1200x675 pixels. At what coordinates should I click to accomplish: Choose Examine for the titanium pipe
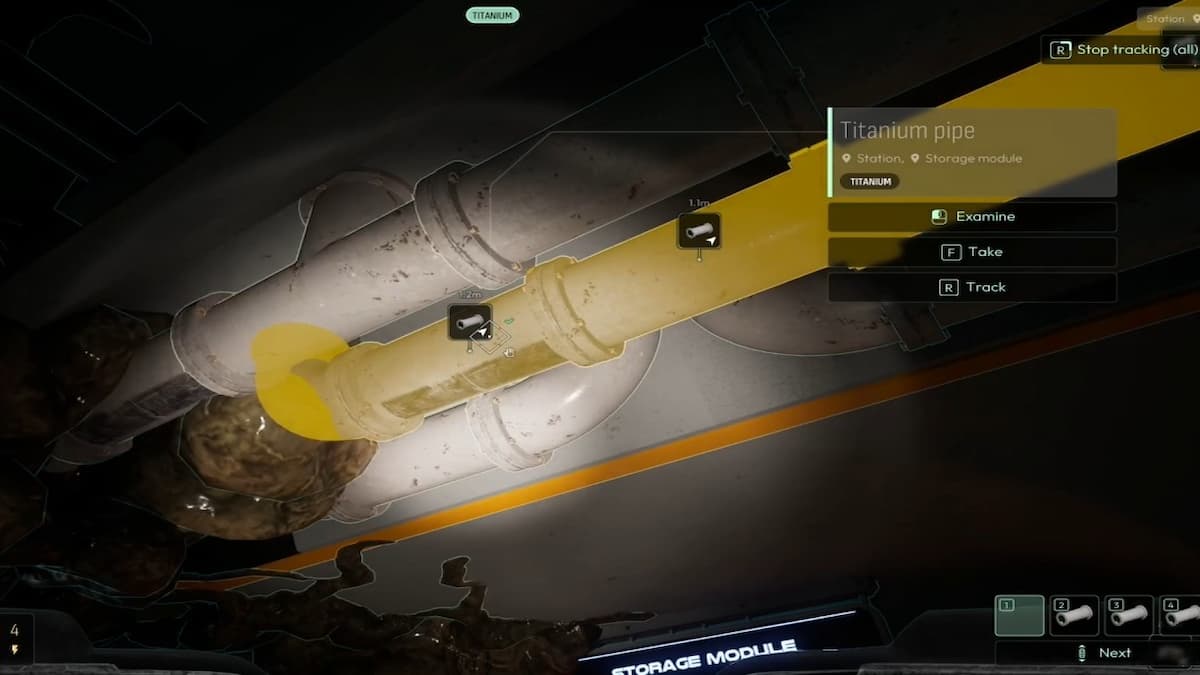tap(972, 217)
